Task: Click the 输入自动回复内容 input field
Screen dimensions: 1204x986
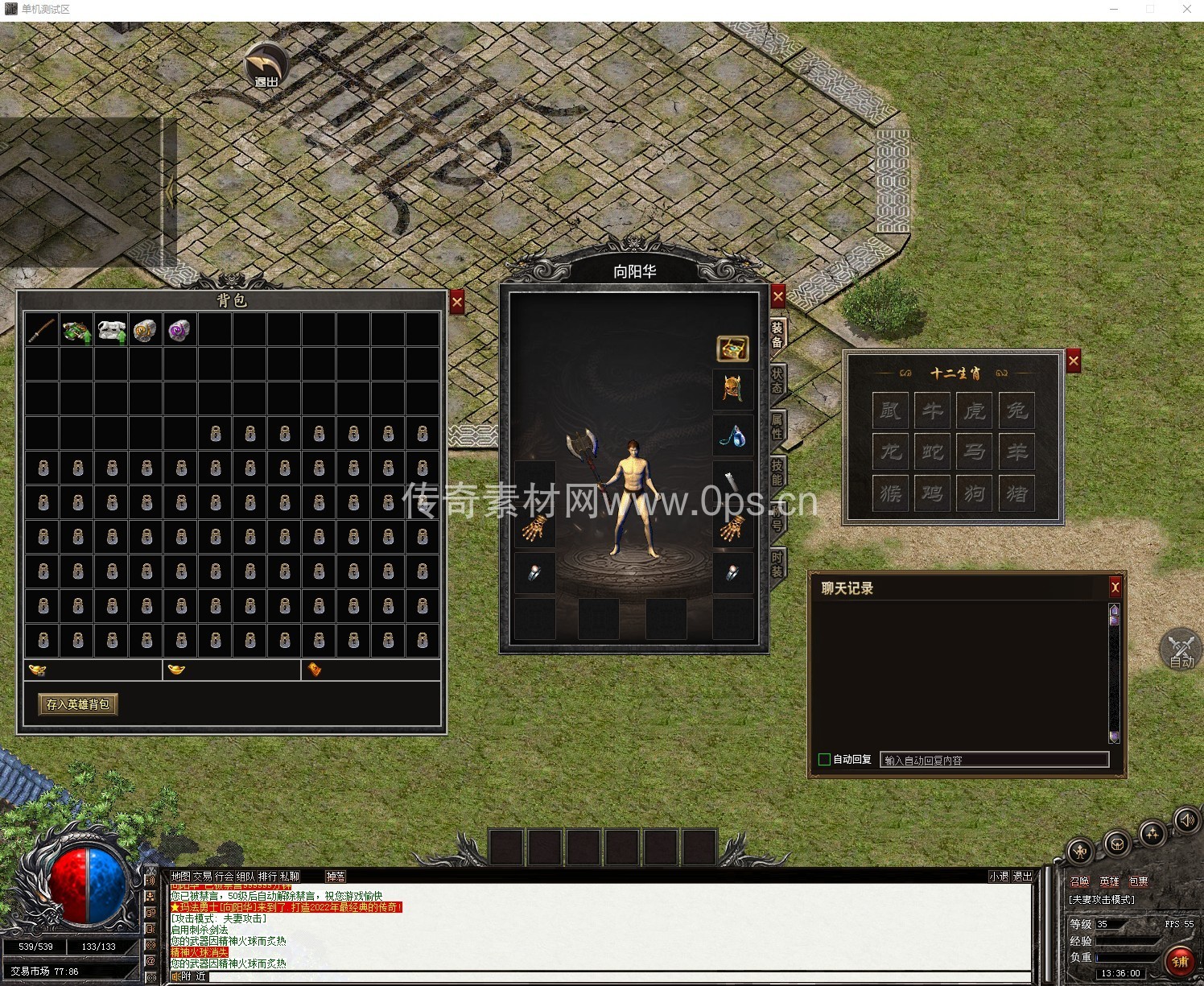Action: click(x=994, y=760)
